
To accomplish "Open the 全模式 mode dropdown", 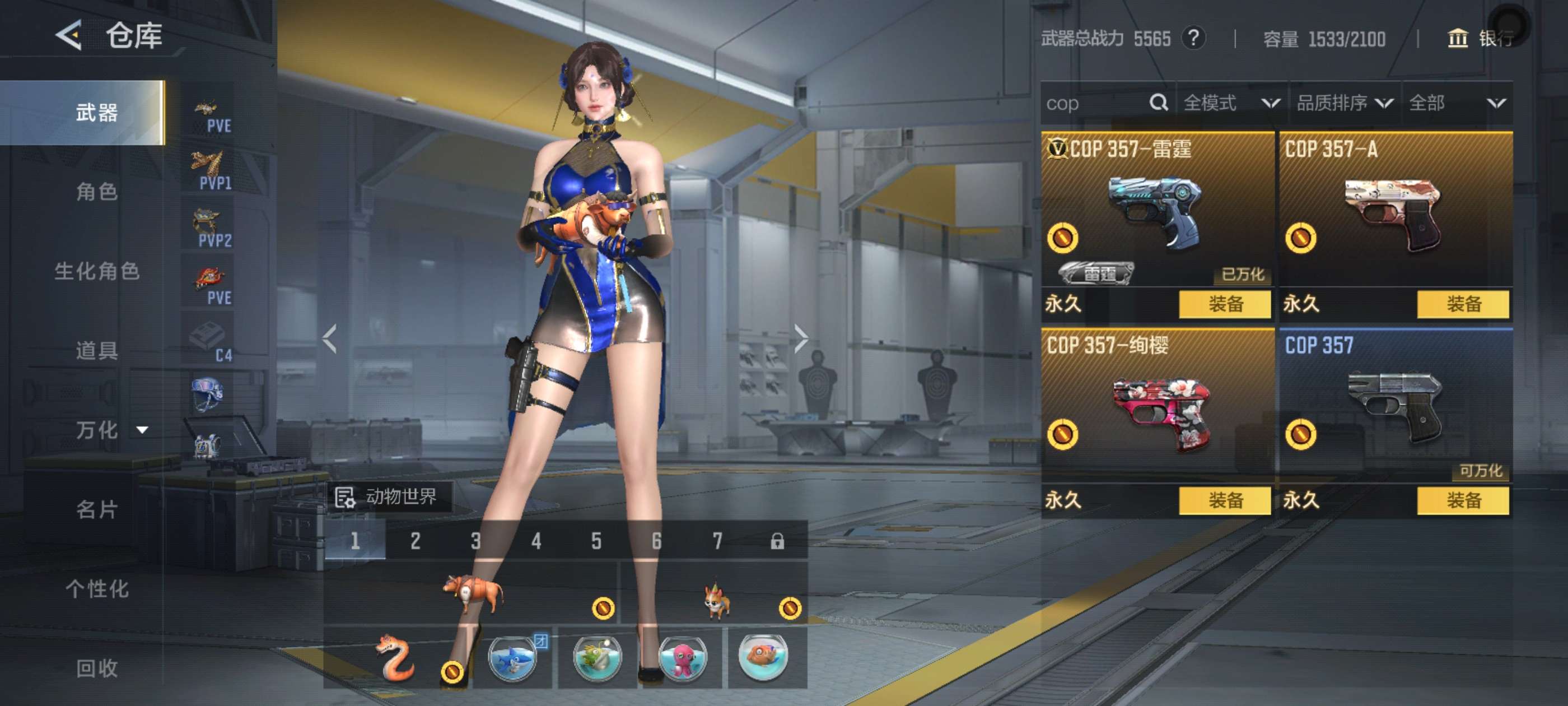I will tap(1231, 103).
